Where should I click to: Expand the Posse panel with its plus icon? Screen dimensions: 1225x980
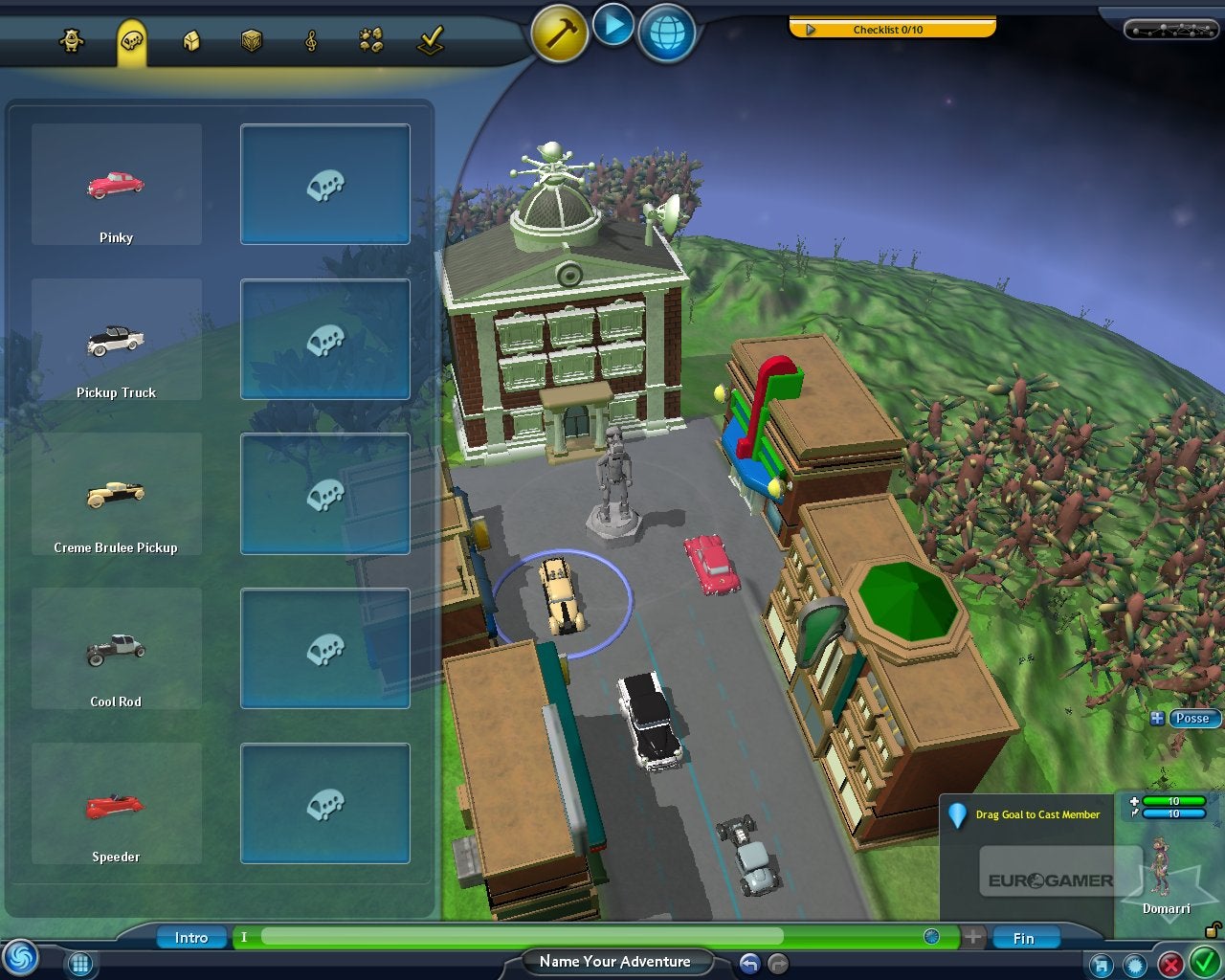pos(1159,718)
